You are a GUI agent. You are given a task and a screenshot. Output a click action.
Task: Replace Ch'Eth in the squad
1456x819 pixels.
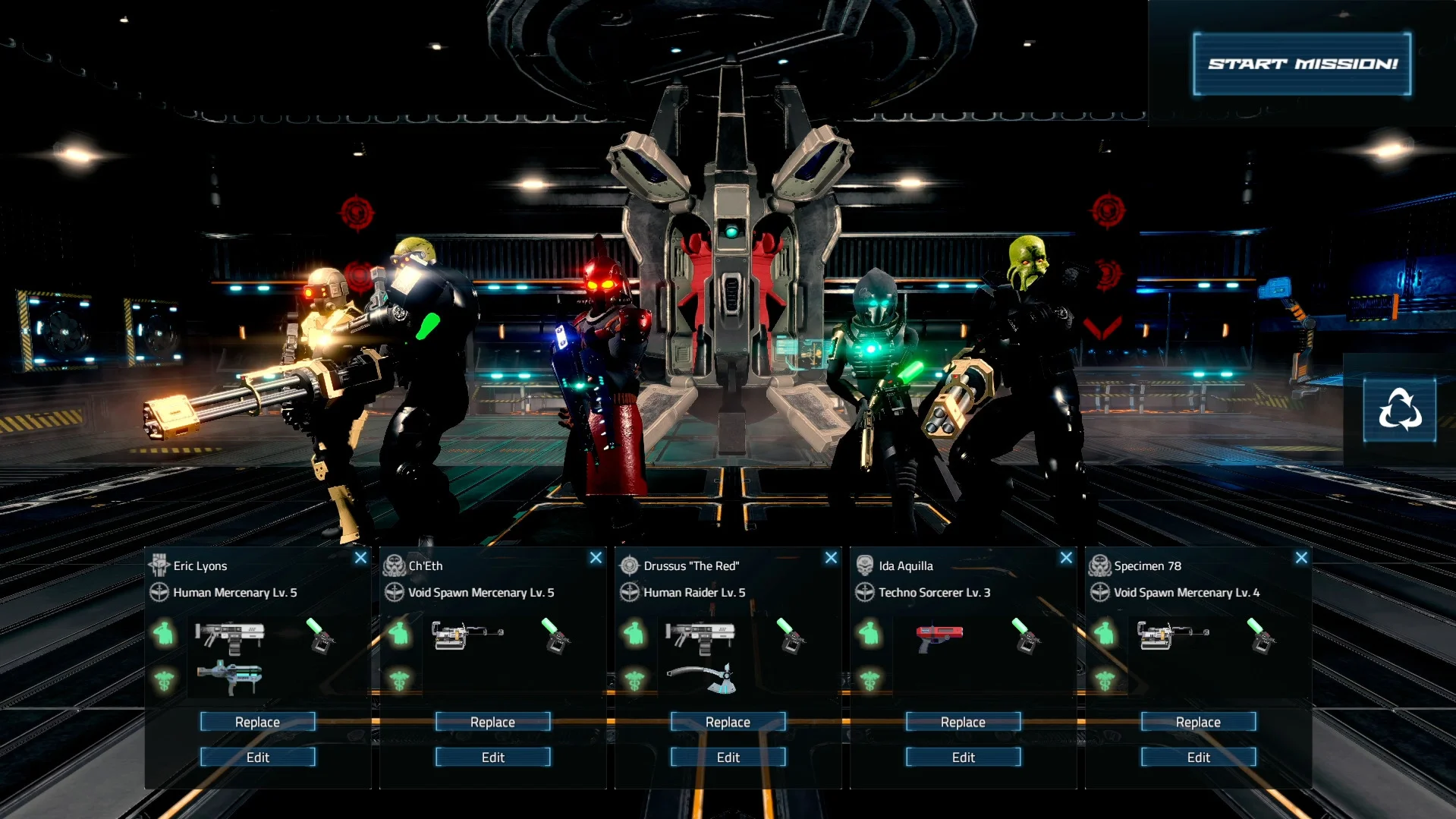click(x=492, y=722)
